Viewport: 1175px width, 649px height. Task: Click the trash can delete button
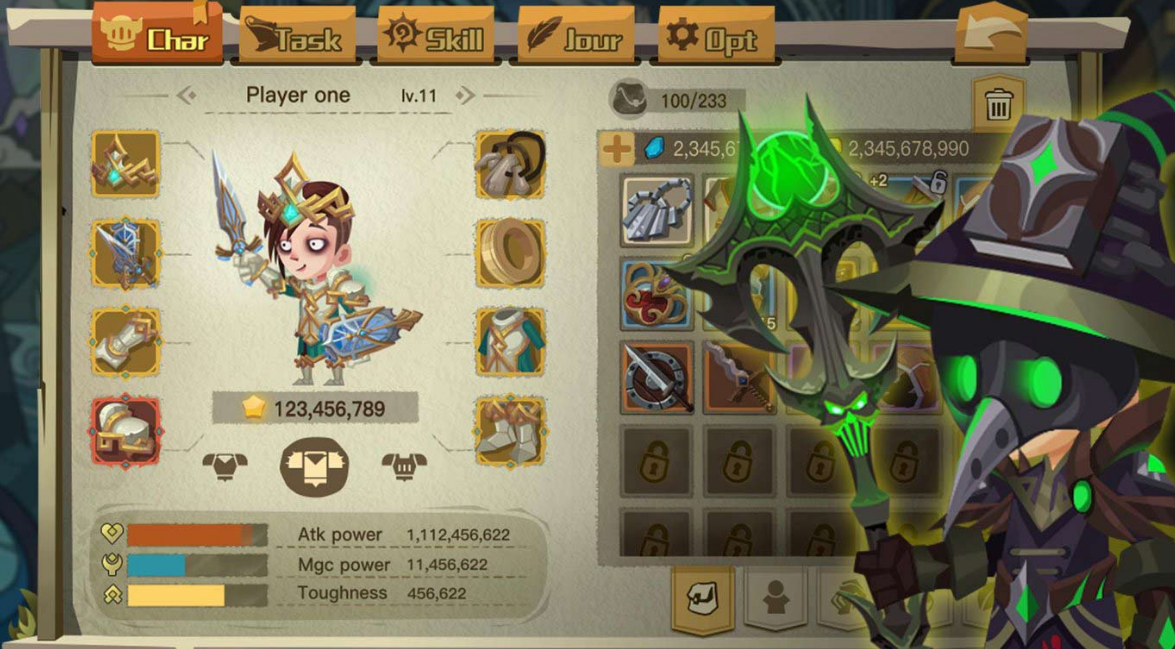tap(997, 104)
